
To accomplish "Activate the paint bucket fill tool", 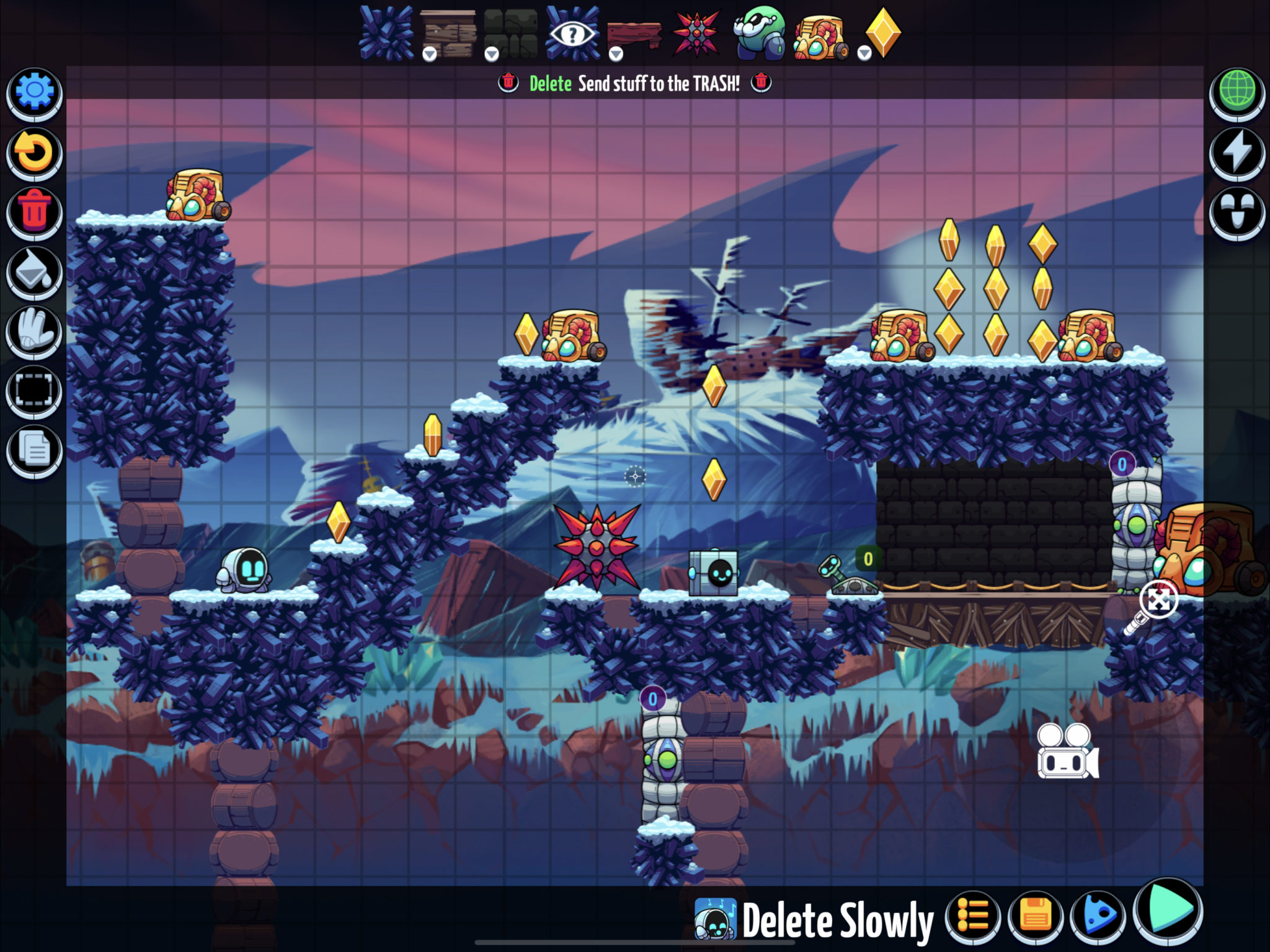I will pos(34,271).
